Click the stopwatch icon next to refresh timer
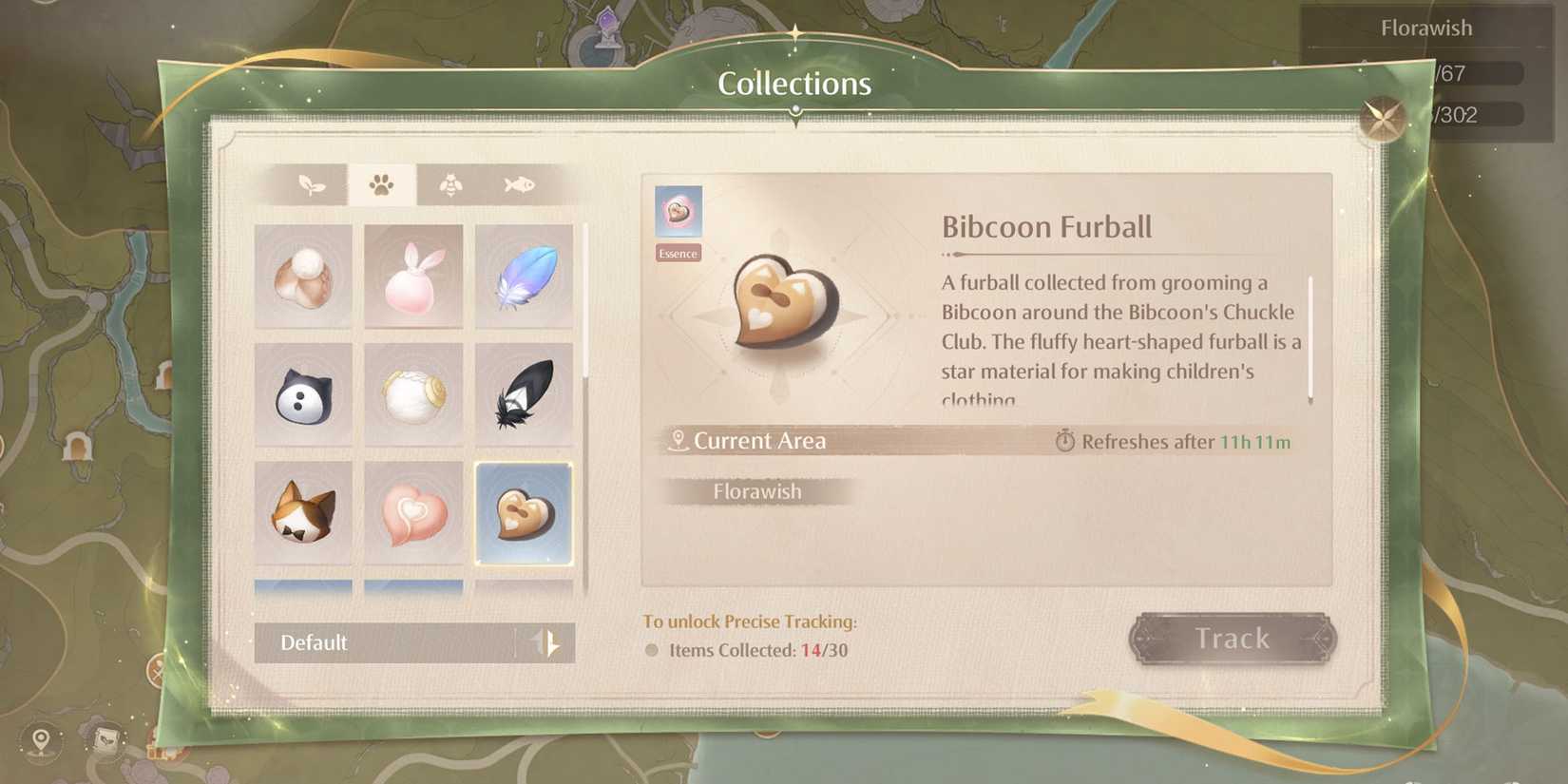The width and height of the screenshot is (1568, 784). pos(1066,440)
